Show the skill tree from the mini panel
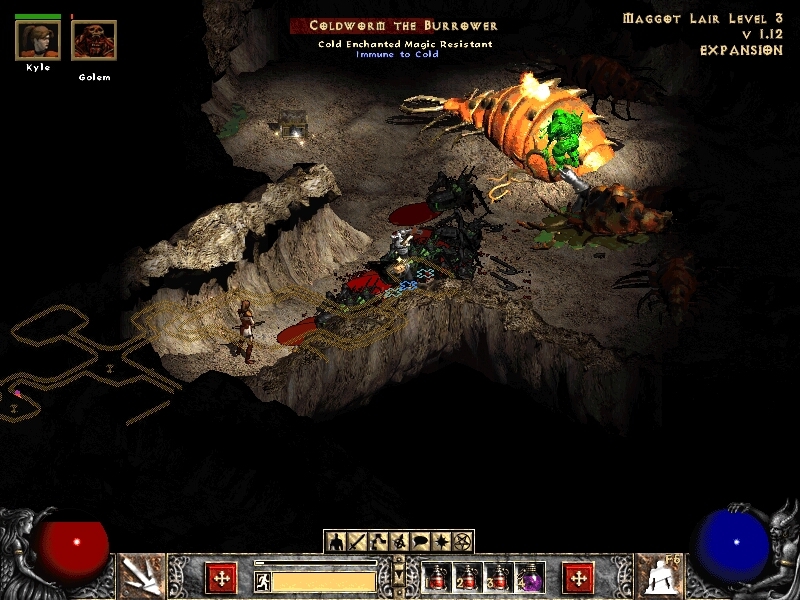Image resolution: width=800 pixels, height=600 pixels. pyautogui.click(x=378, y=541)
